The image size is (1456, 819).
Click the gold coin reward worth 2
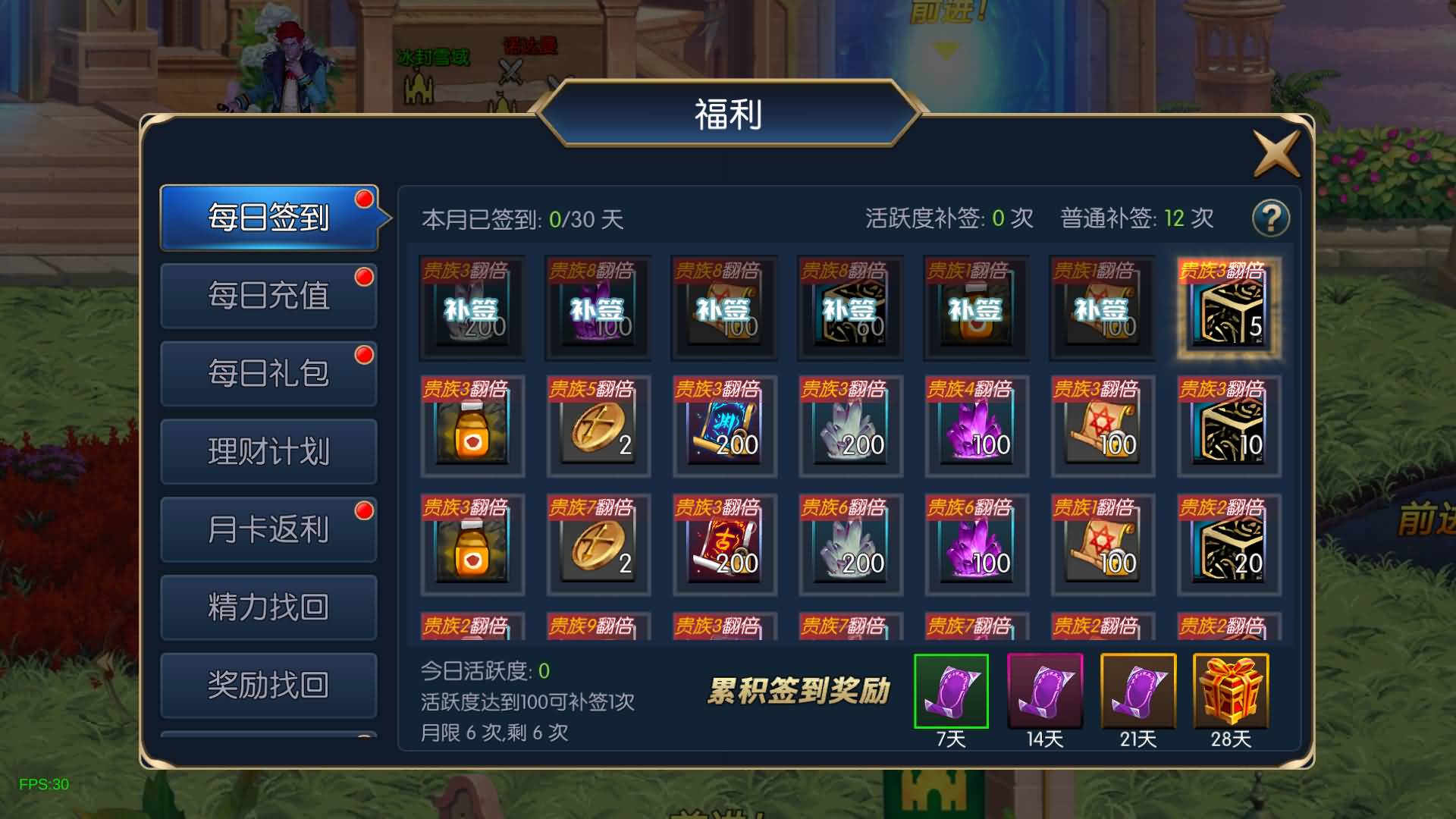(x=598, y=428)
